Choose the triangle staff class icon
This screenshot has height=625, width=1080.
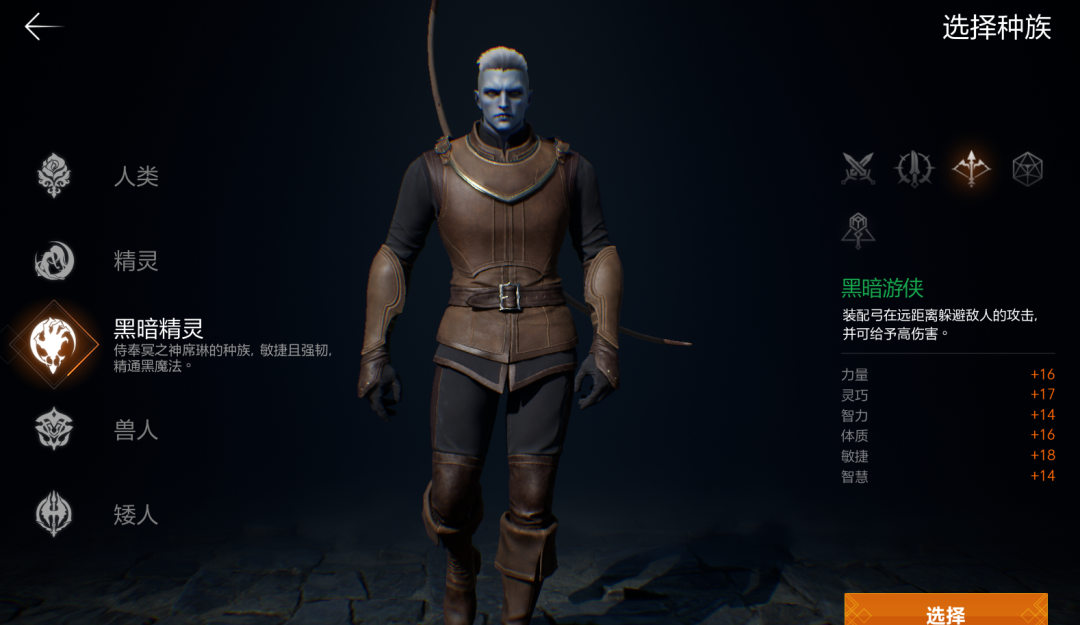[x=858, y=230]
